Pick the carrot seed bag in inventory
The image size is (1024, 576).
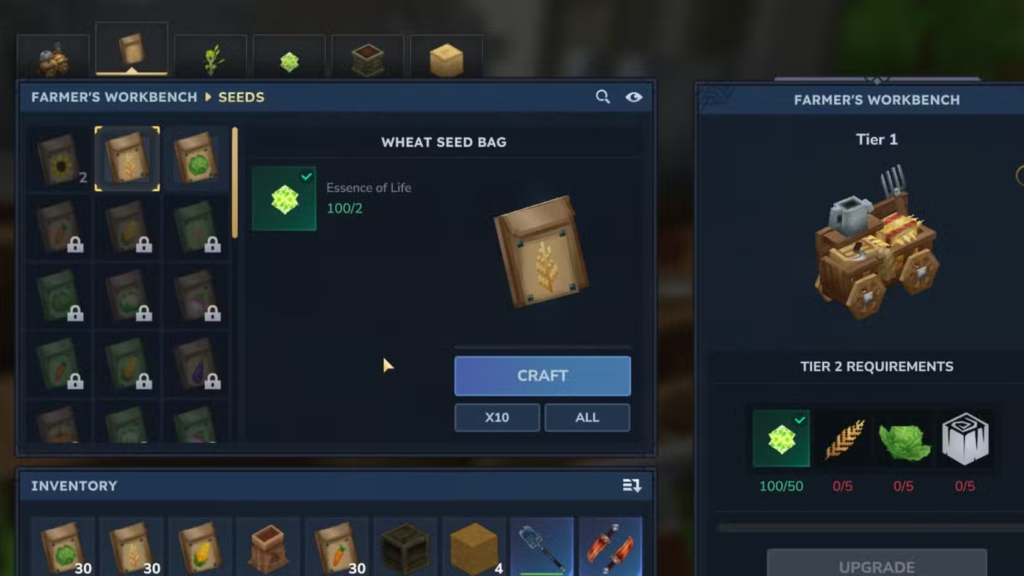(x=336, y=547)
